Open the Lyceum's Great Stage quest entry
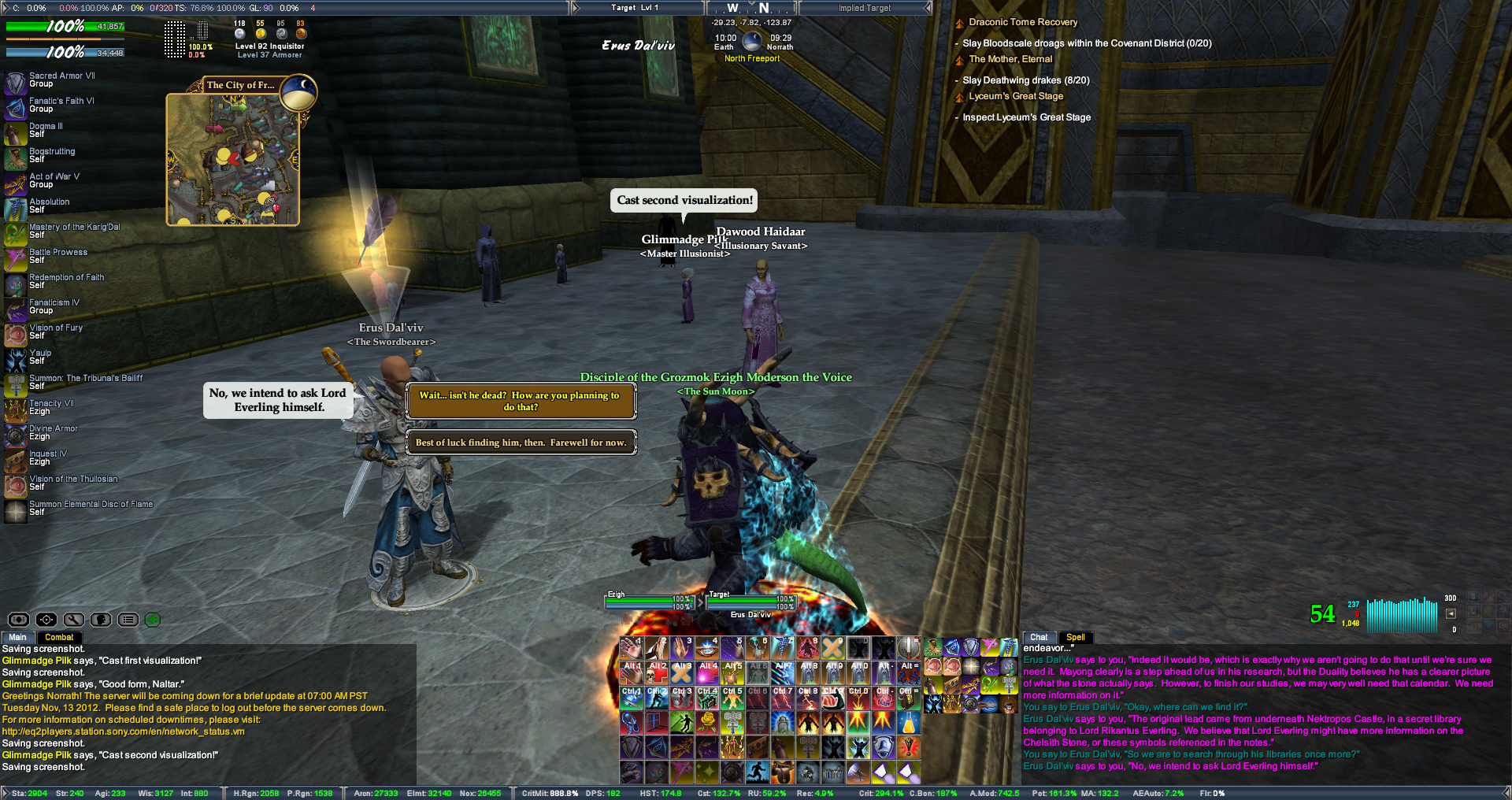Image resolution: width=1512 pixels, height=800 pixels. click(1016, 96)
